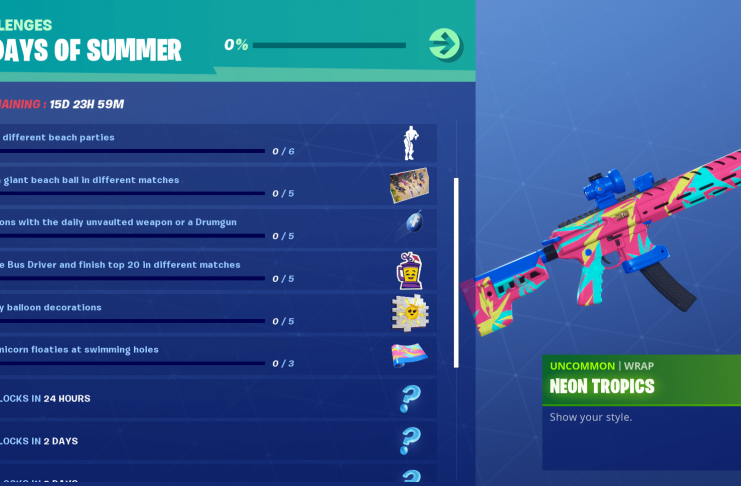This screenshot has height=486, width=741.
Task: Select the Neon Tropics wrap info card
Action: (x=641, y=412)
